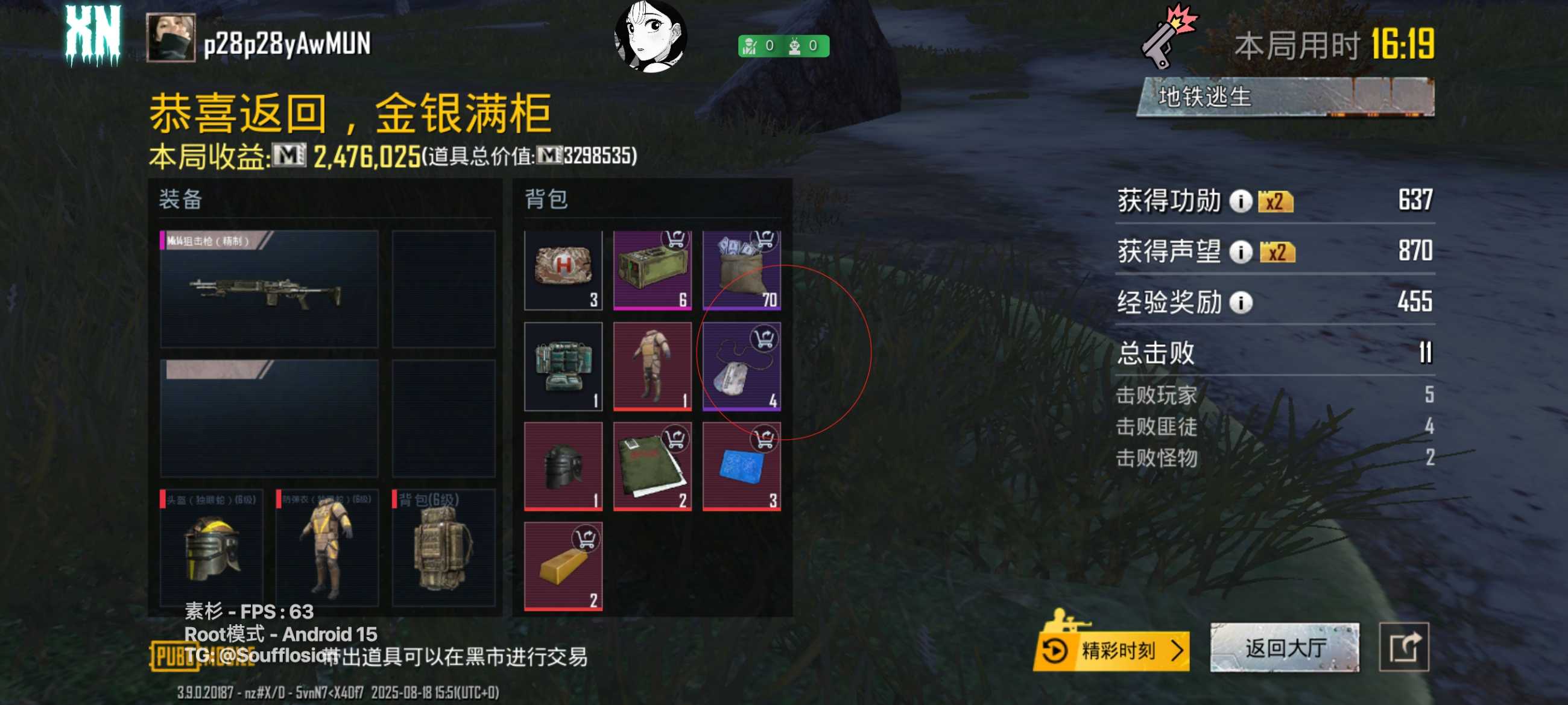Screen dimensions: 1568x705
Task: Select the dog tags item
Action: (741, 367)
